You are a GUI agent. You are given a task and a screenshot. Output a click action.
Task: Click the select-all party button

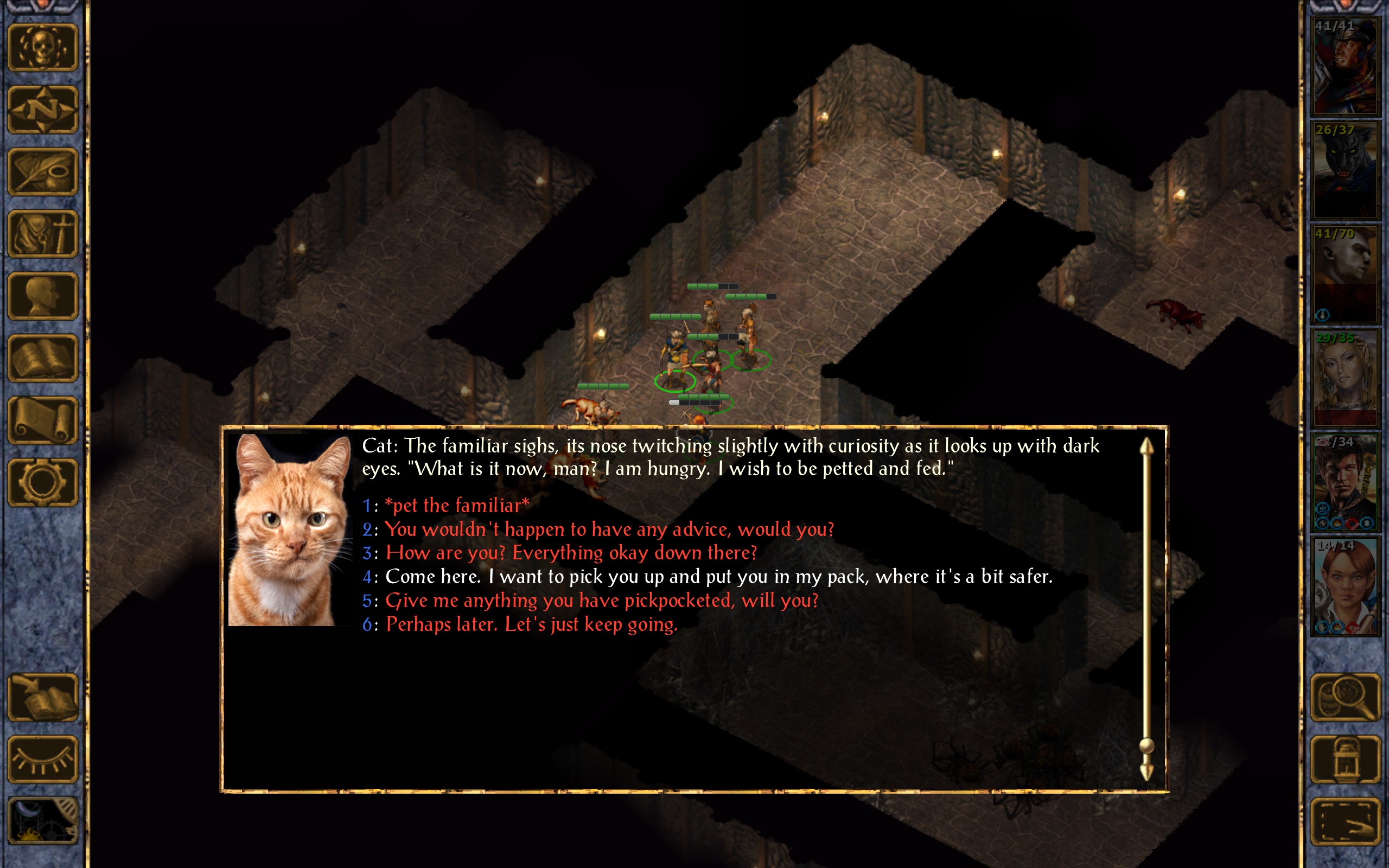1345,821
